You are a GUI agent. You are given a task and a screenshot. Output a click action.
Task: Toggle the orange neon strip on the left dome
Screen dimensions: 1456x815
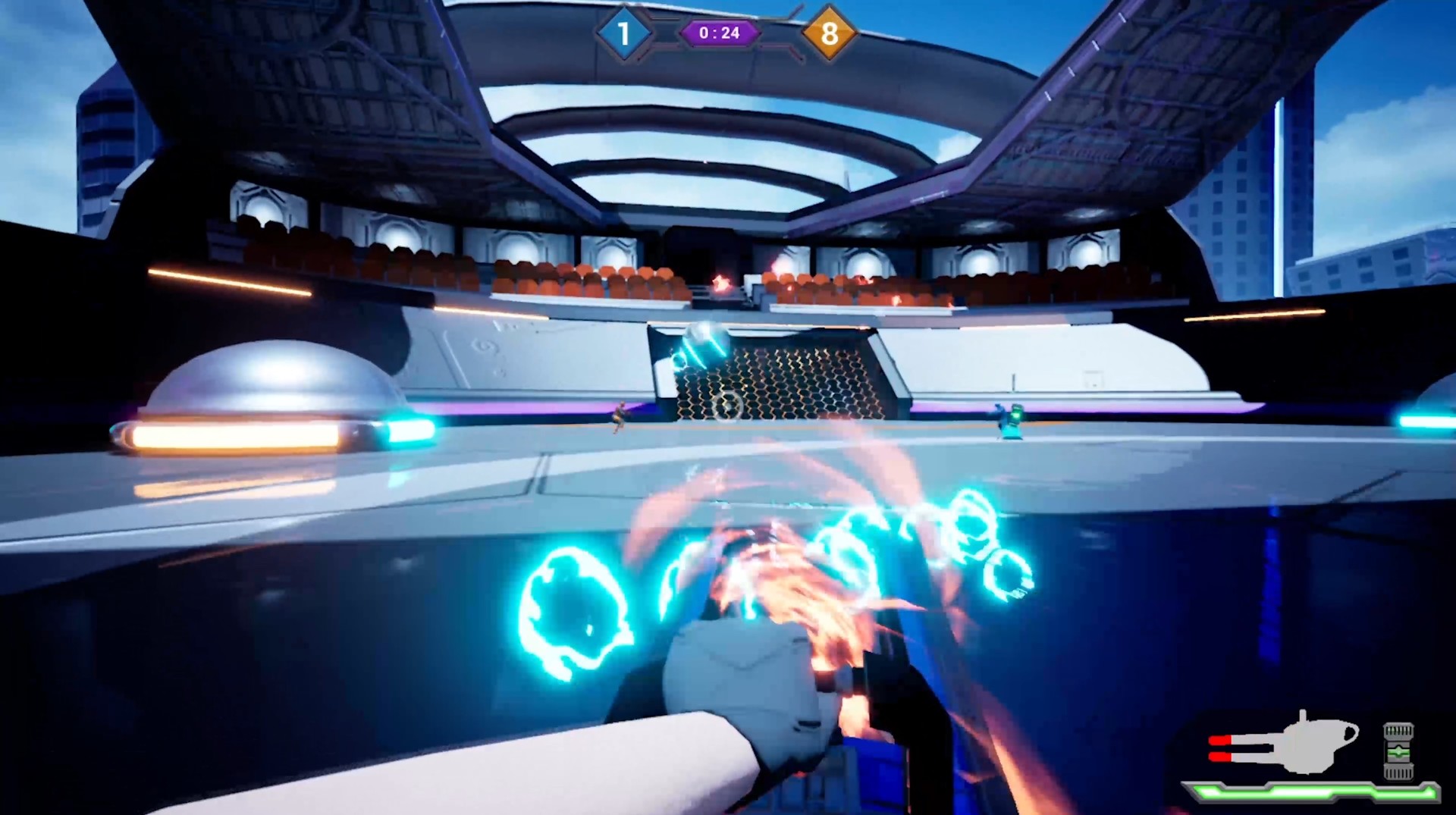(235, 437)
